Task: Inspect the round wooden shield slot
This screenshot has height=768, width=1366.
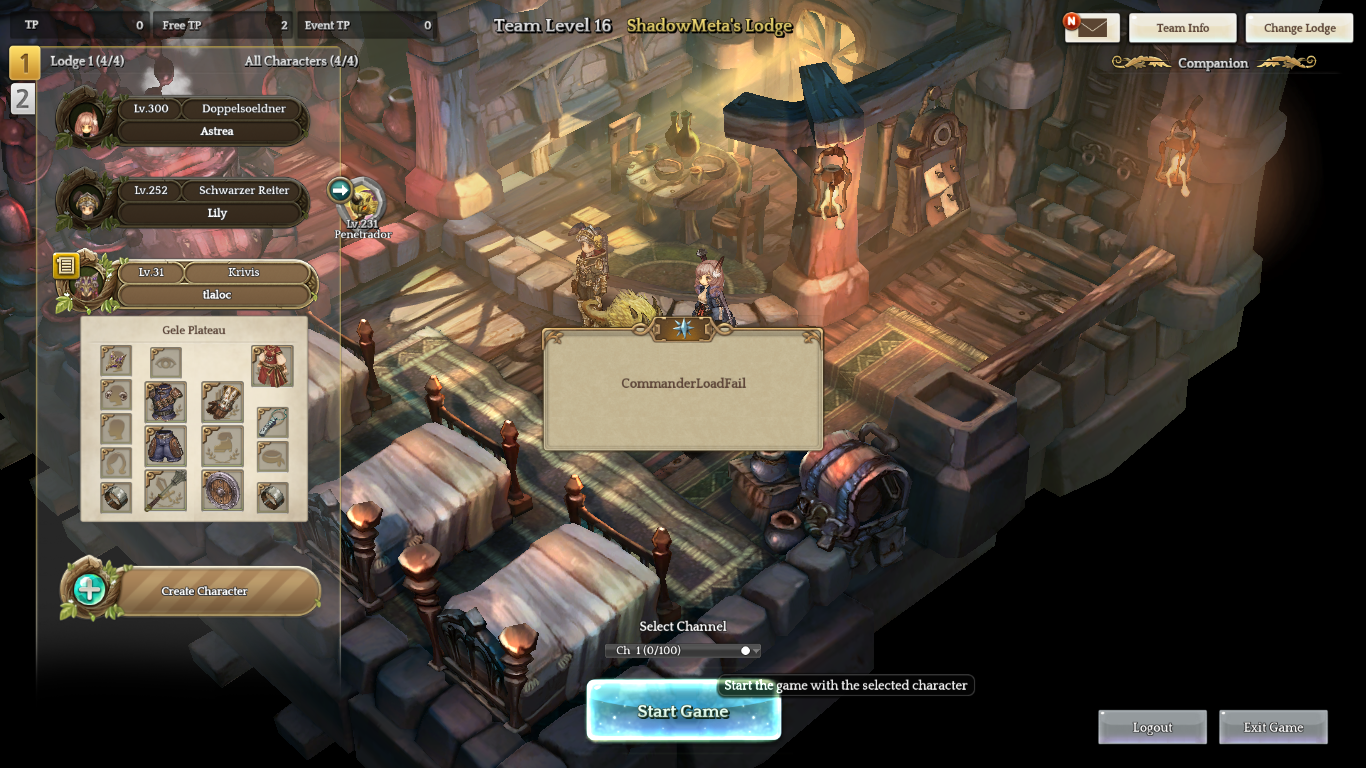Action: click(x=222, y=491)
